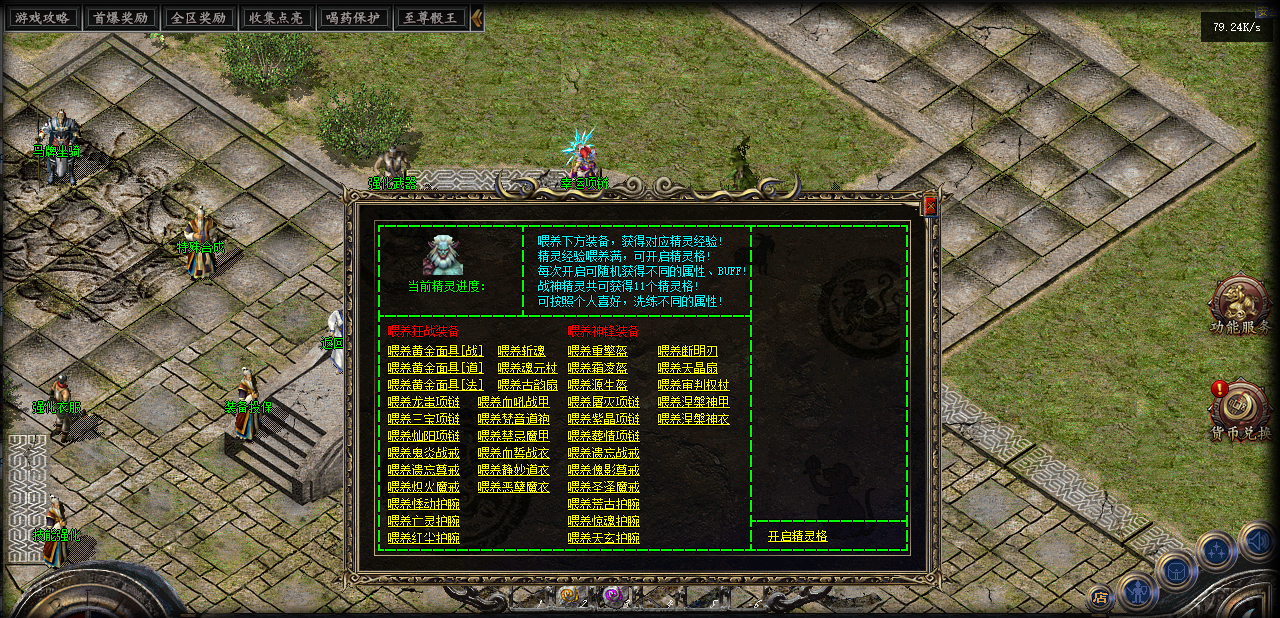This screenshot has width=1280, height=618.
Task: Open 喝药保护 potion protection settings
Action: click(353, 18)
